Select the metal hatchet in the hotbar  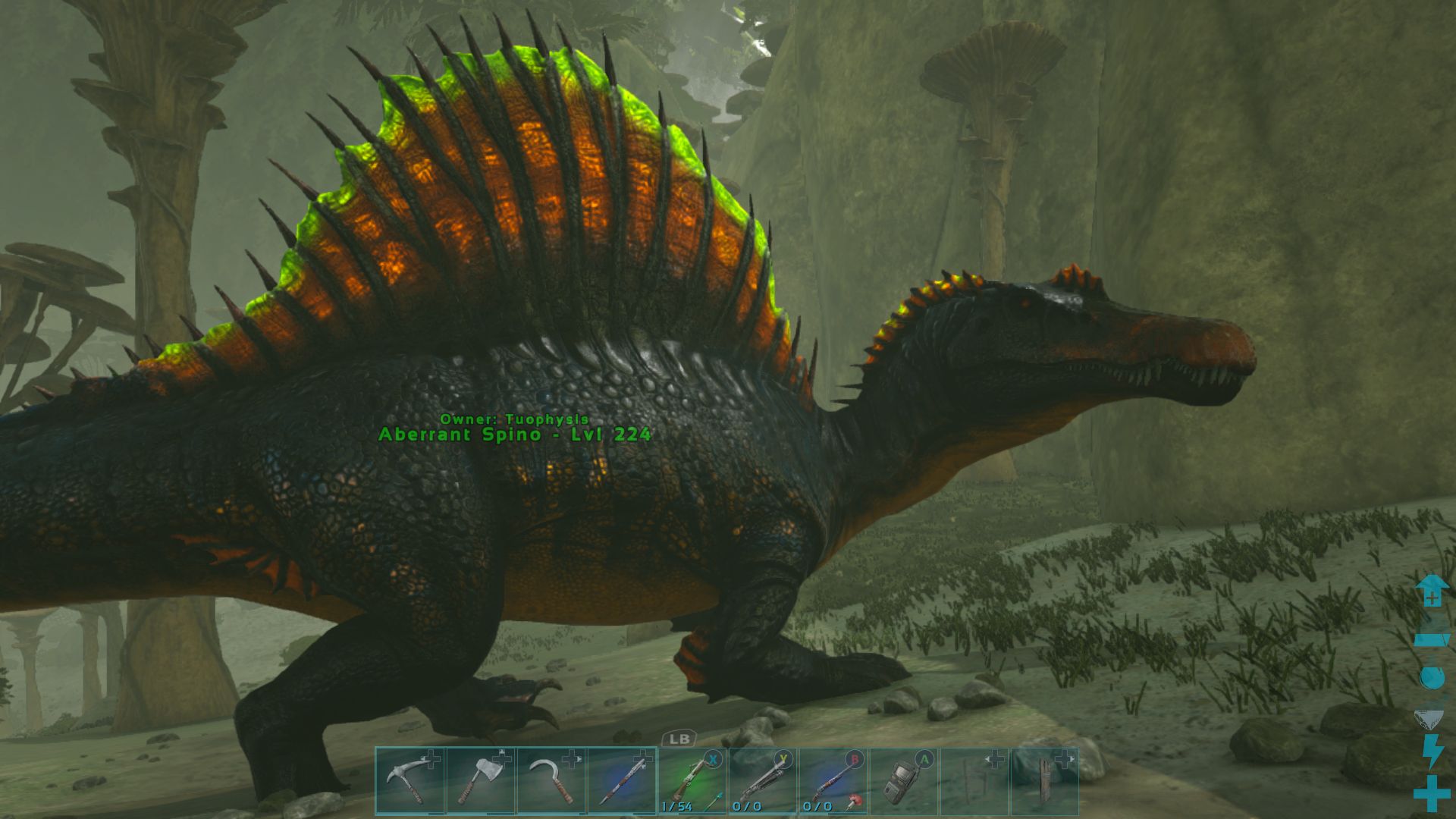[482, 781]
